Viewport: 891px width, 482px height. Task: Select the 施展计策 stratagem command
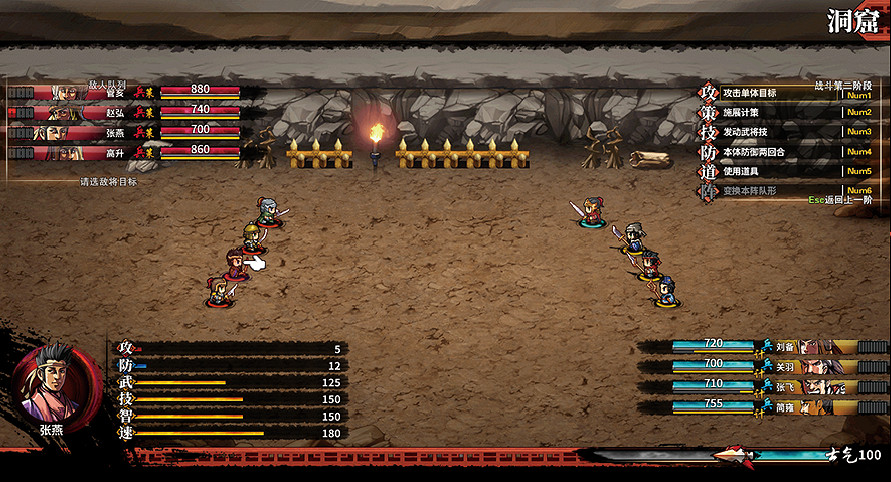click(741, 113)
